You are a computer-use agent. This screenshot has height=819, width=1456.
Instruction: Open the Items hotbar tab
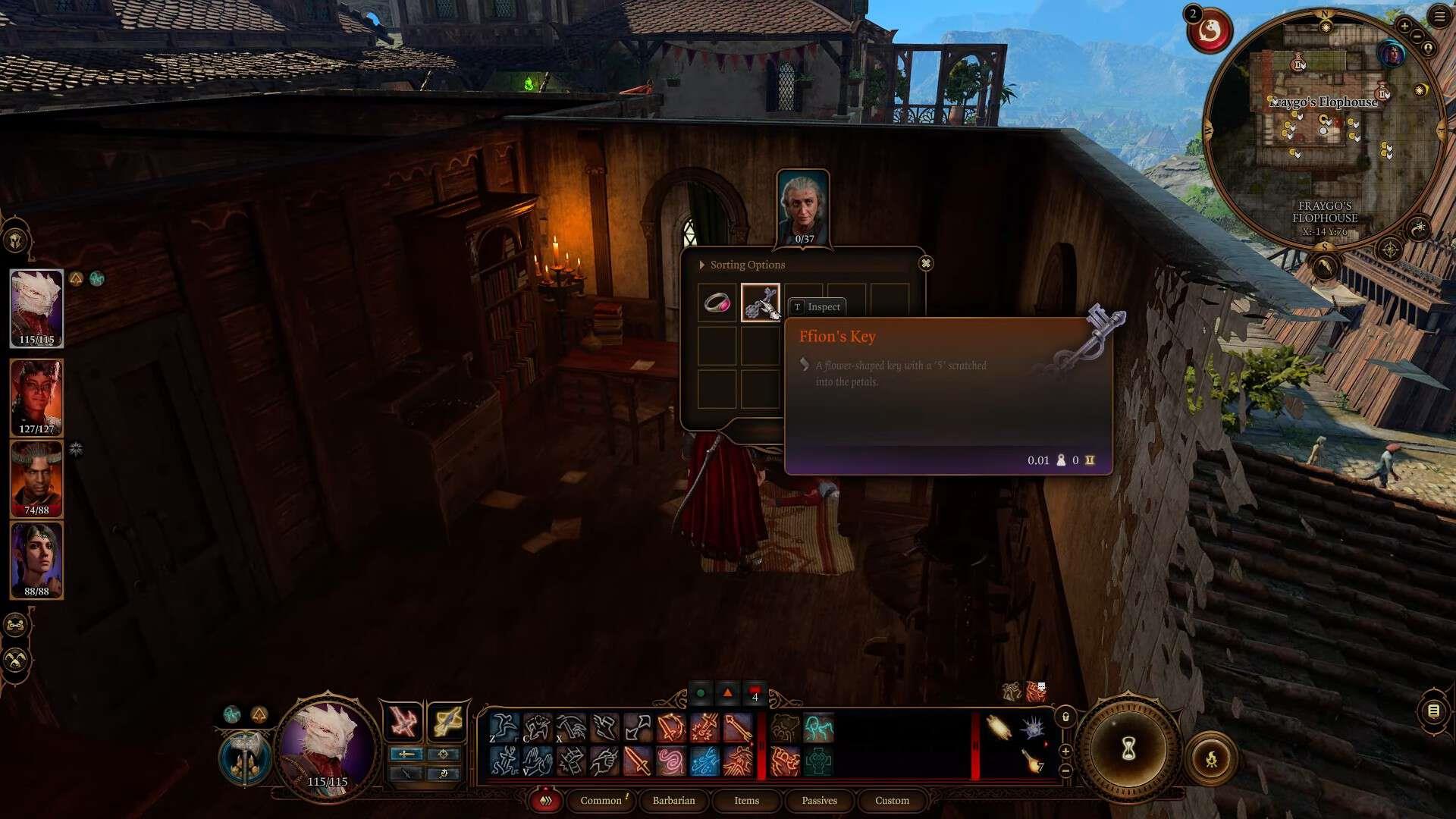point(746,800)
